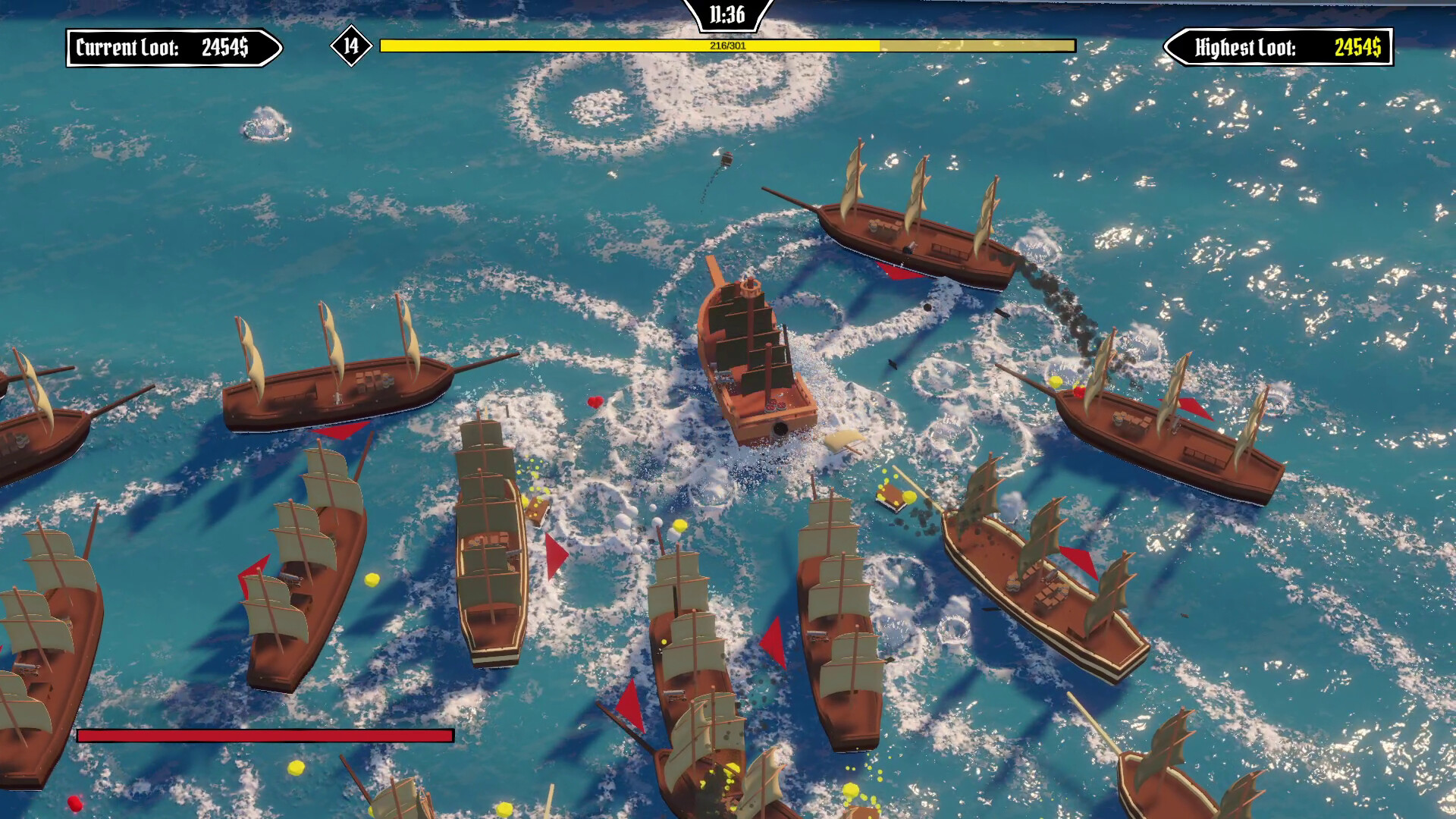The image size is (1456, 819).
Task: Click the red bomb pickup on the left
Action: [75, 802]
